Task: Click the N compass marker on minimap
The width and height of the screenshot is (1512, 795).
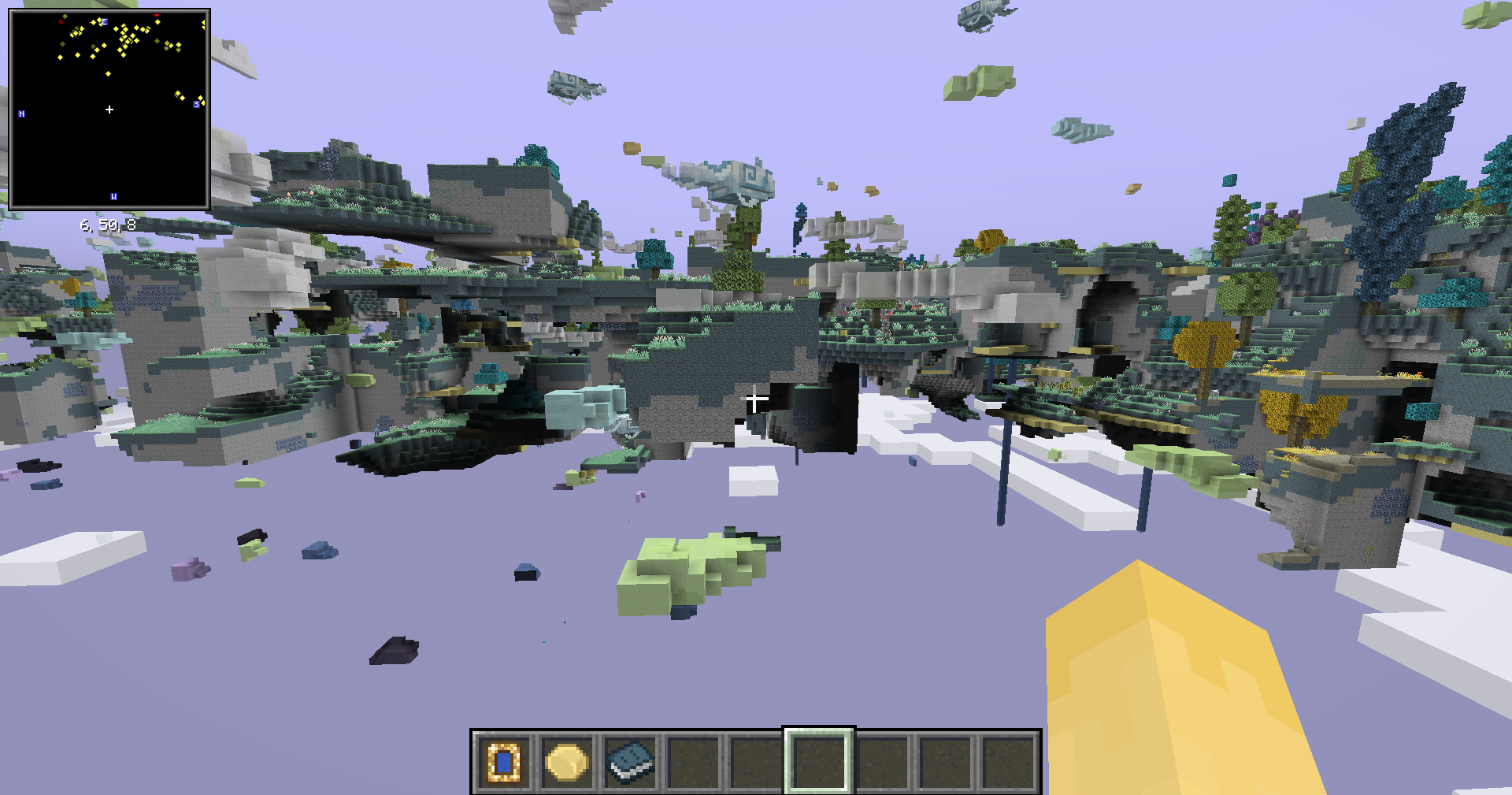Action: click(x=21, y=113)
